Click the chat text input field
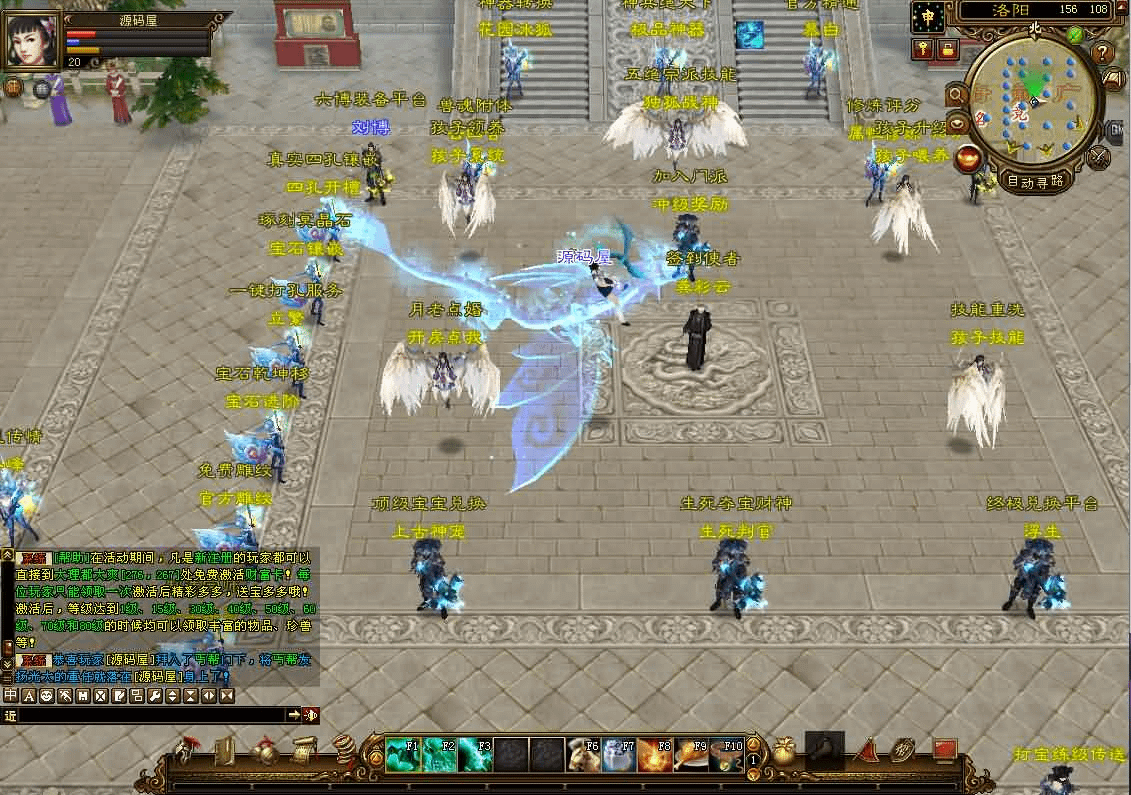This screenshot has height=795, width=1131. click(x=150, y=715)
